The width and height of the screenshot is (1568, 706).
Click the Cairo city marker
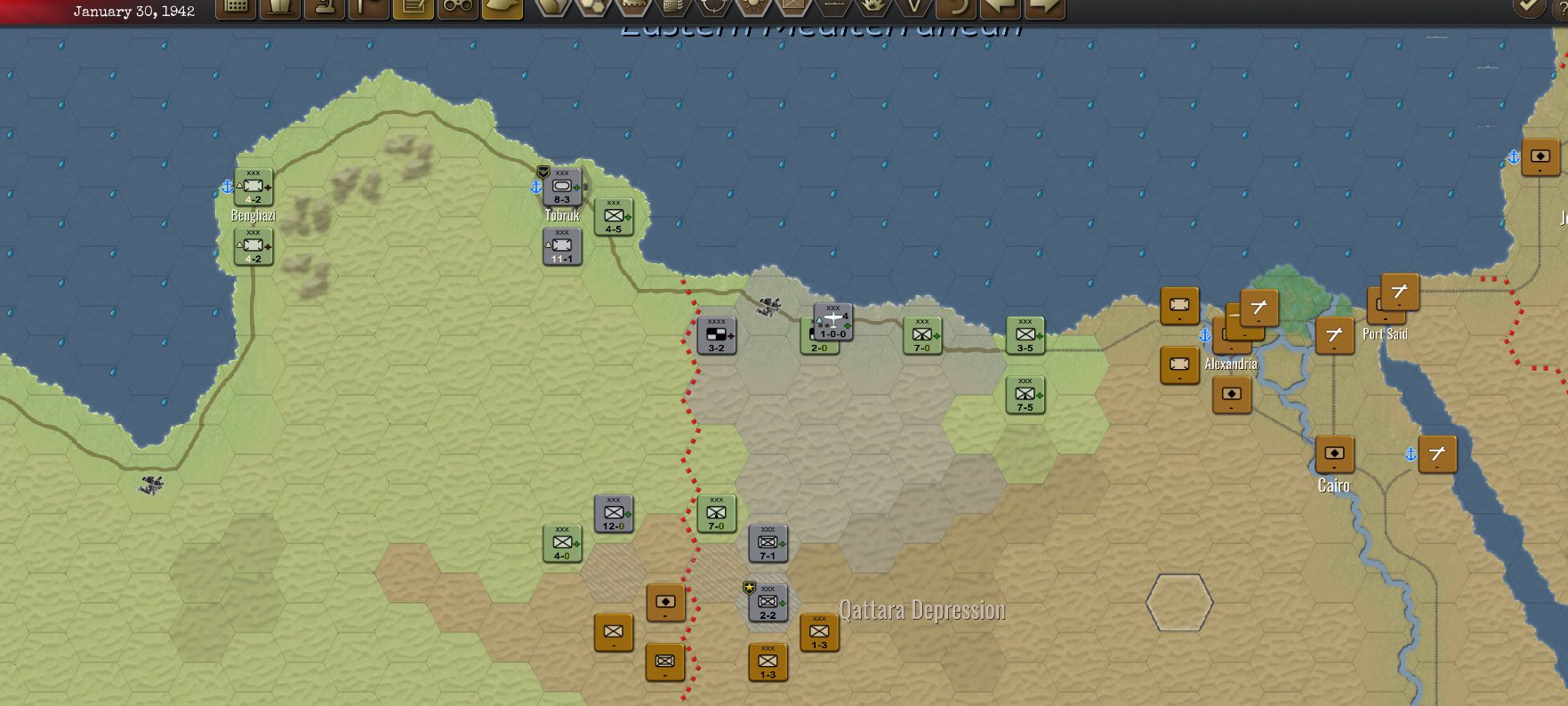point(1332,455)
